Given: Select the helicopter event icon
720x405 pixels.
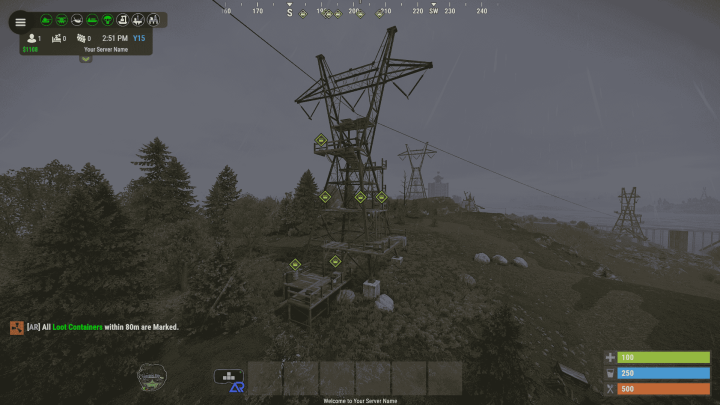Looking at the screenshot, I should 61,20.
